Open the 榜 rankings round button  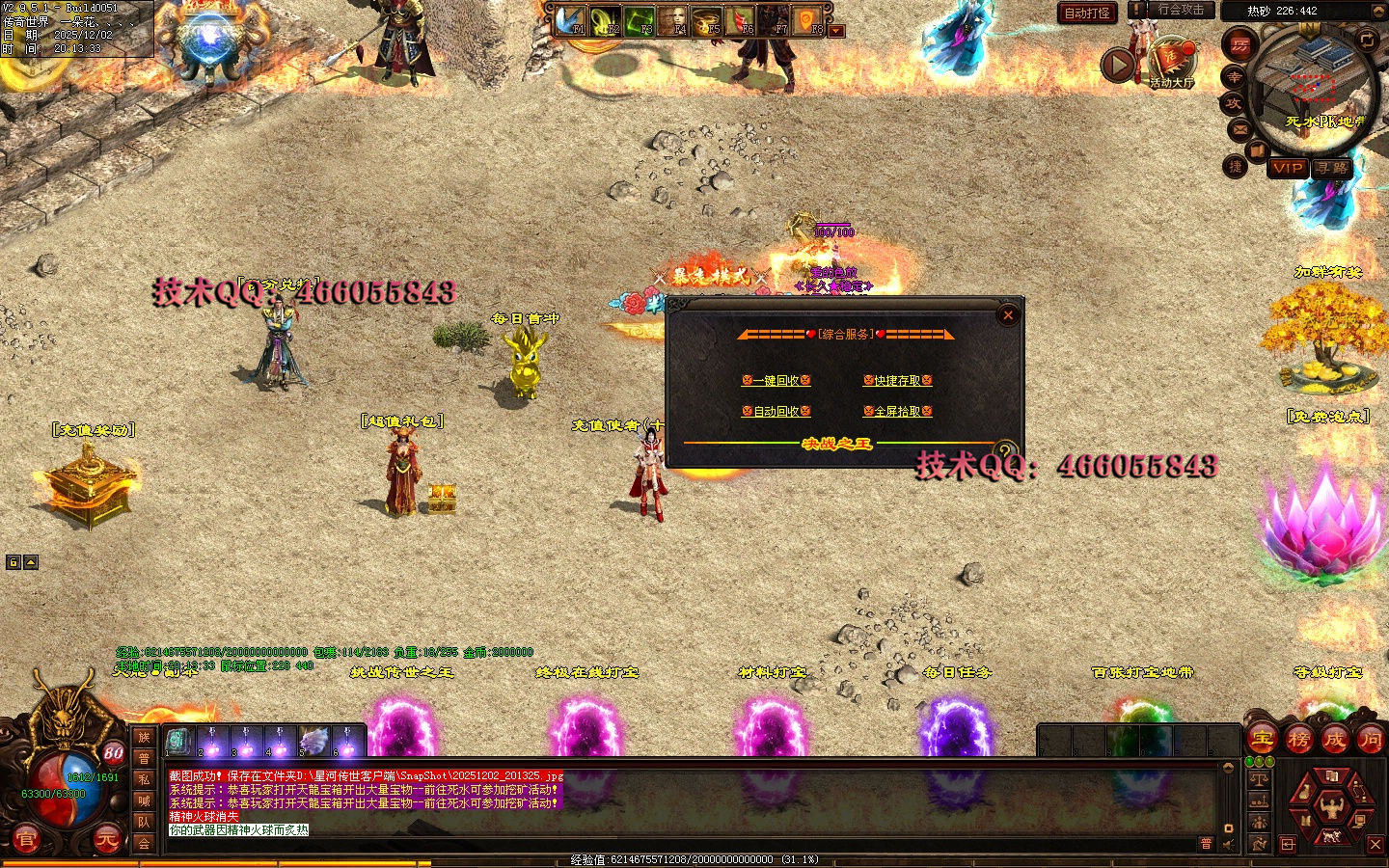coord(1298,740)
